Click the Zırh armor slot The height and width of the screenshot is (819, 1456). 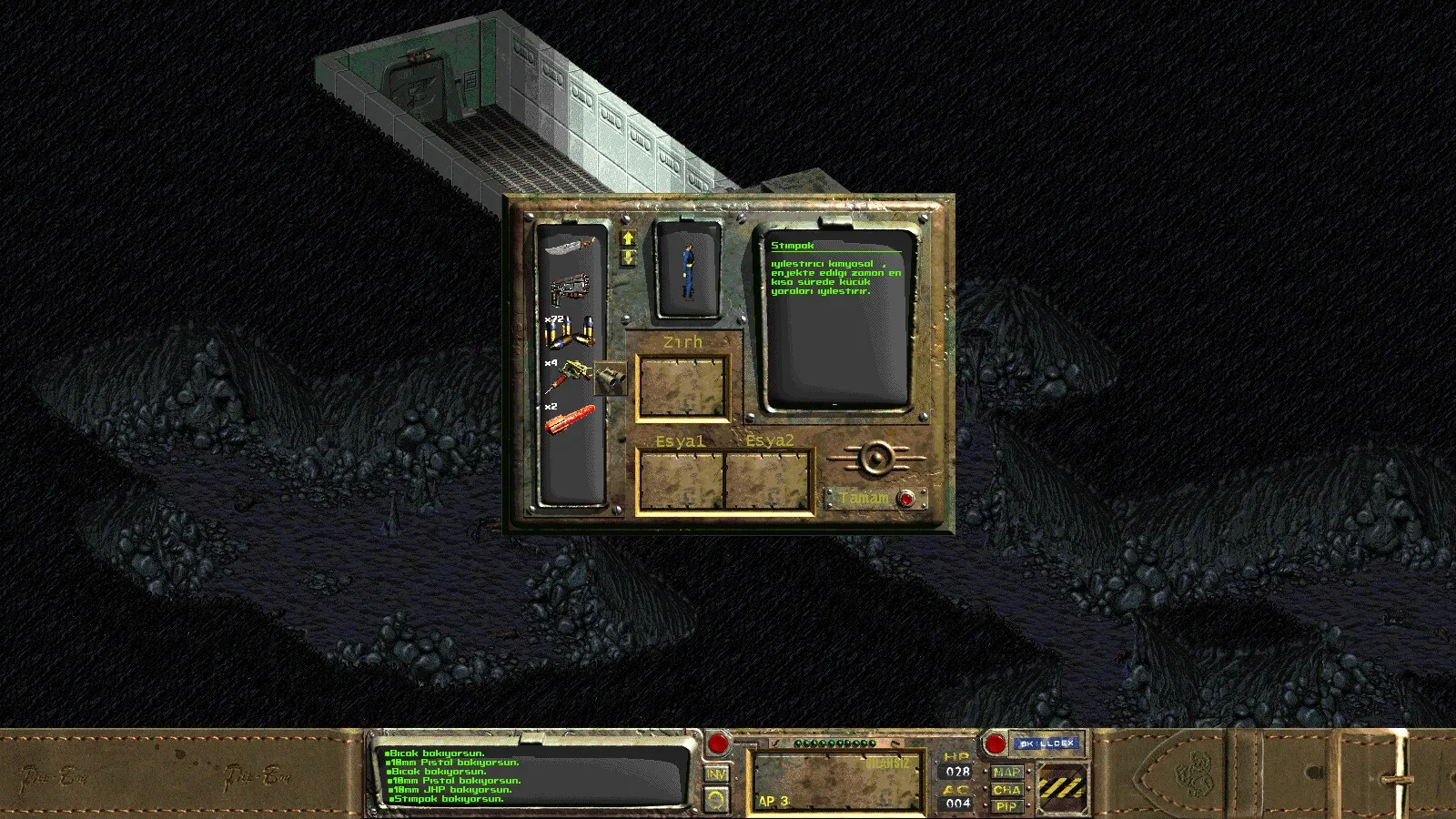tap(682, 388)
